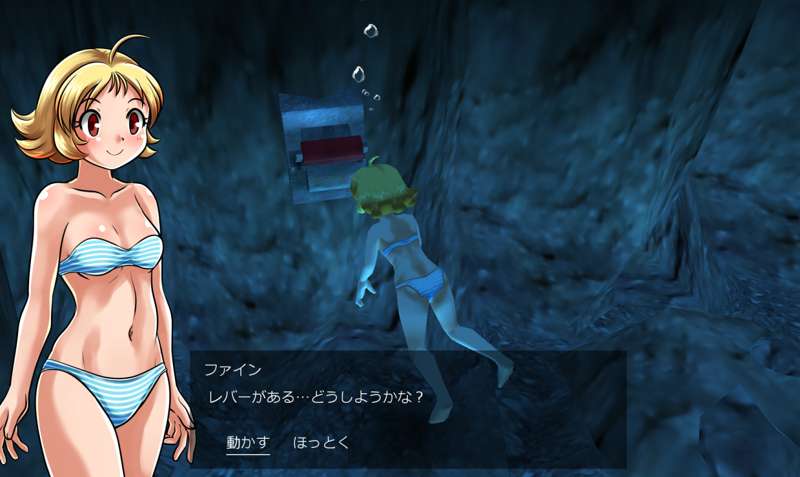Choose the 動かす dialogue option

[248, 441]
